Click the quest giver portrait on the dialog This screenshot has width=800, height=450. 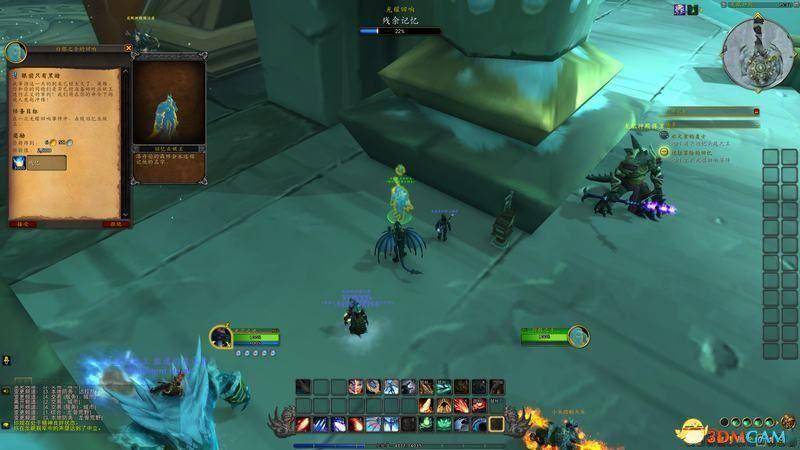[15, 52]
